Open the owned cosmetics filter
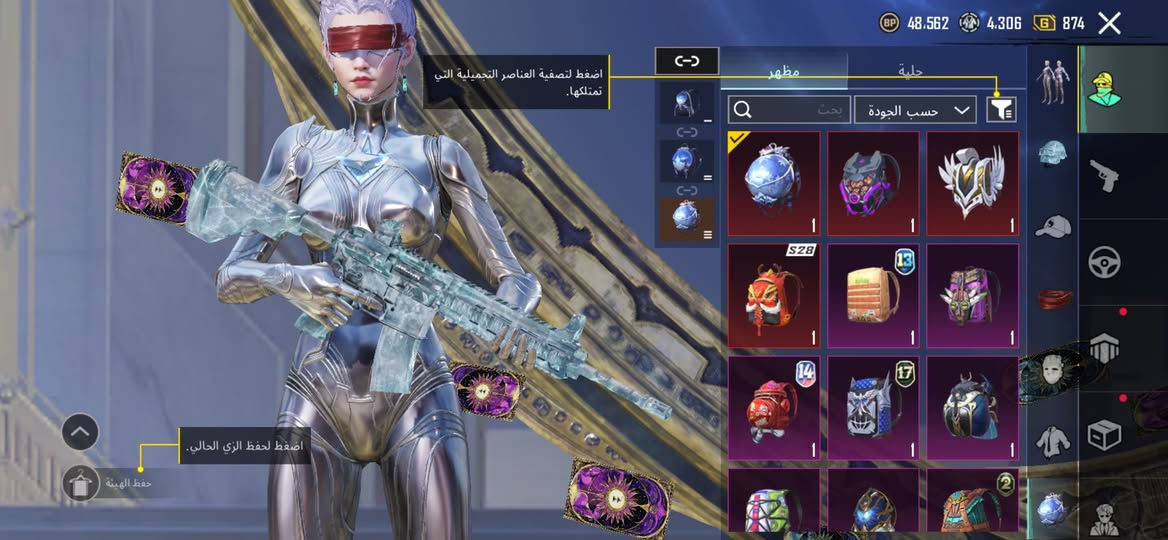The width and height of the screenshot is (1168, 540). [1000, 110]
